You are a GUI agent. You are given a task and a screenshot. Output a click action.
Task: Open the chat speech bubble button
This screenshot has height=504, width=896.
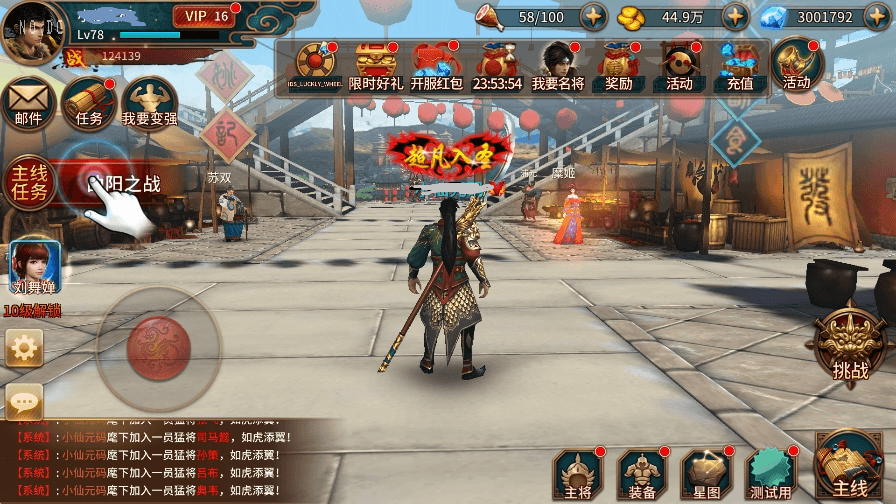(x=24, y=402)
